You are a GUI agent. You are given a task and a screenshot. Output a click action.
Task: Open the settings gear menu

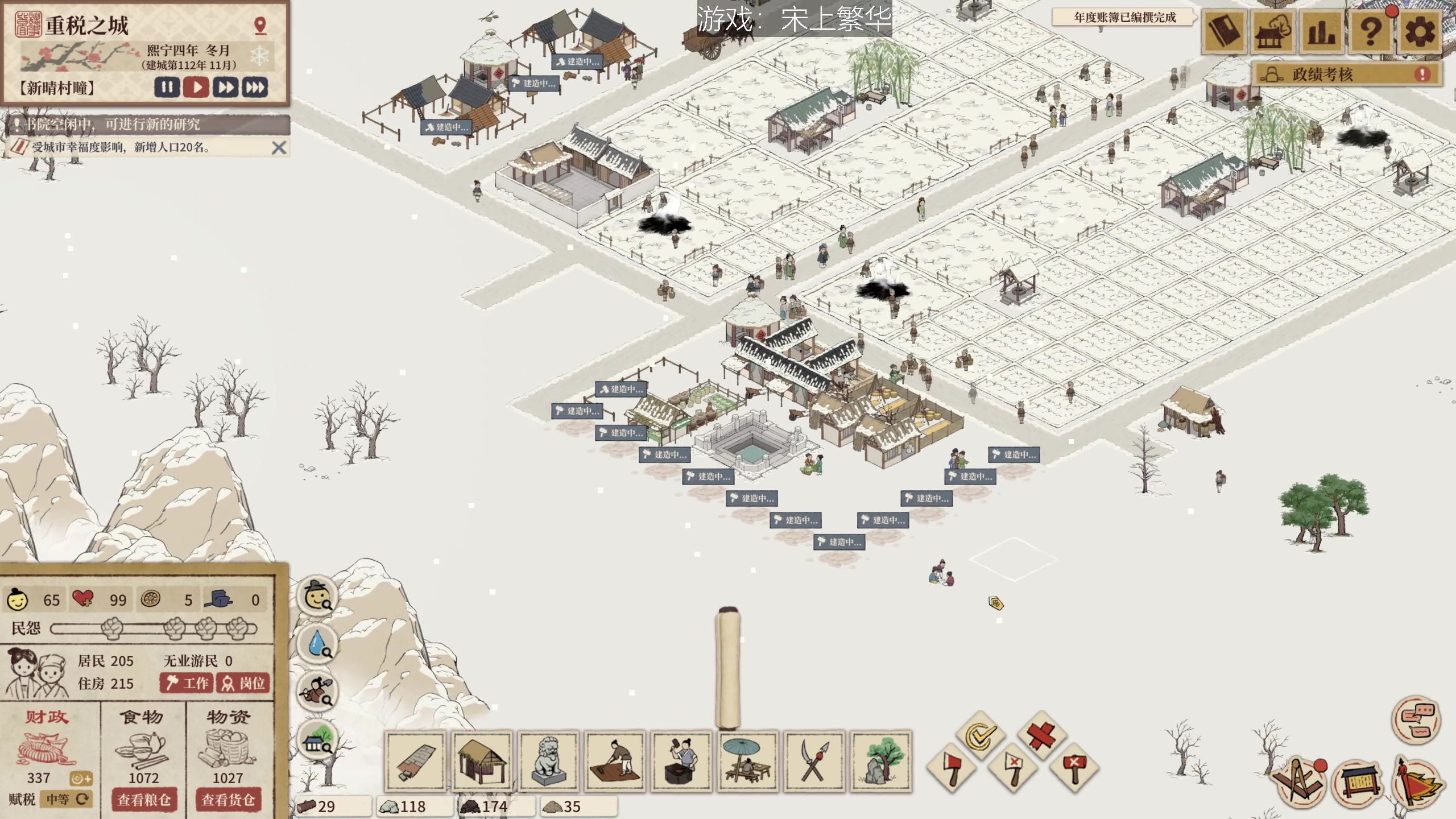tap(1419, 32)
